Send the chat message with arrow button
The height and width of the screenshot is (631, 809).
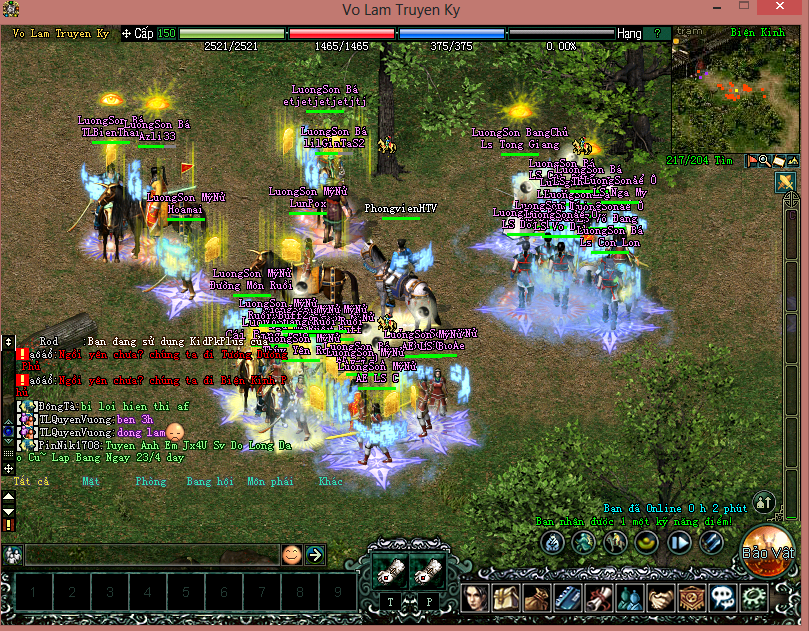coord(315,554)
